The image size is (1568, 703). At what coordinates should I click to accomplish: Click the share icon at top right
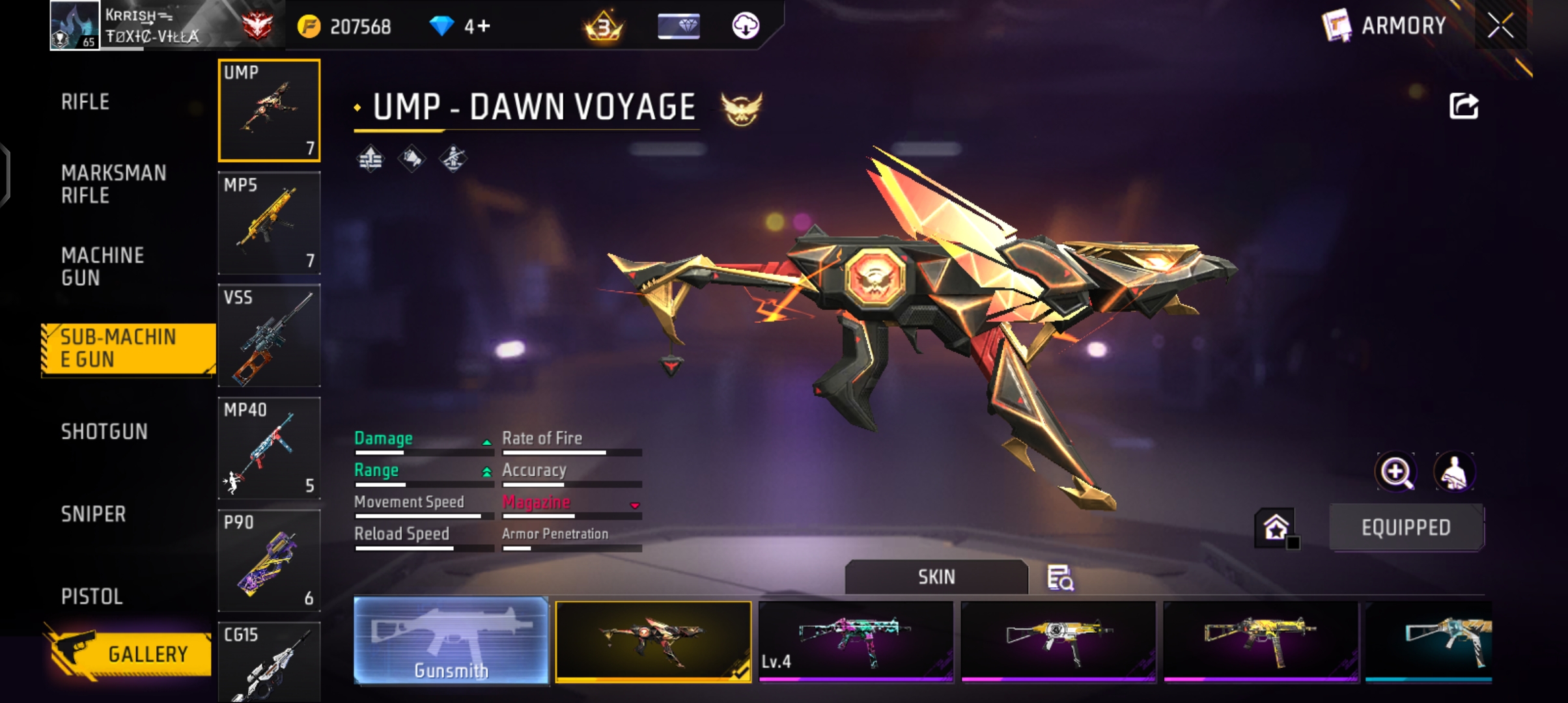pos(1463,106)
